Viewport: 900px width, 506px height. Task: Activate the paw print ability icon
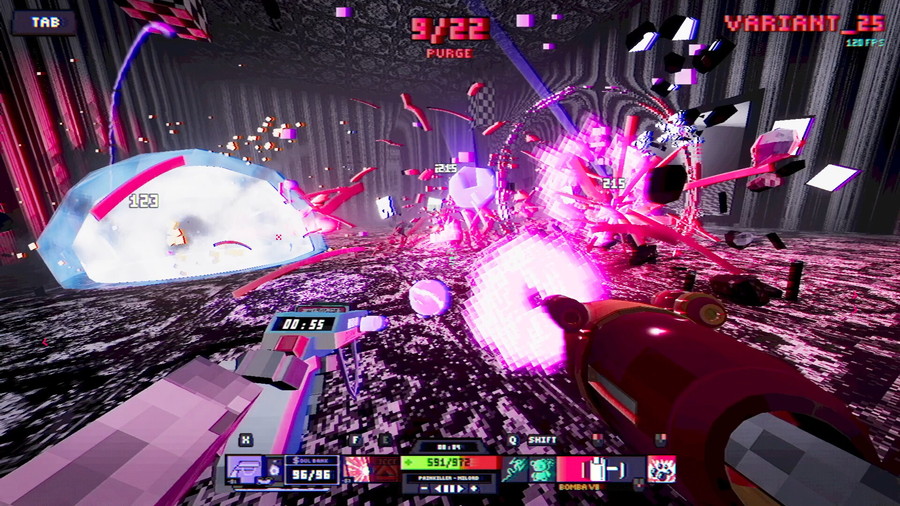click(661, 469)
